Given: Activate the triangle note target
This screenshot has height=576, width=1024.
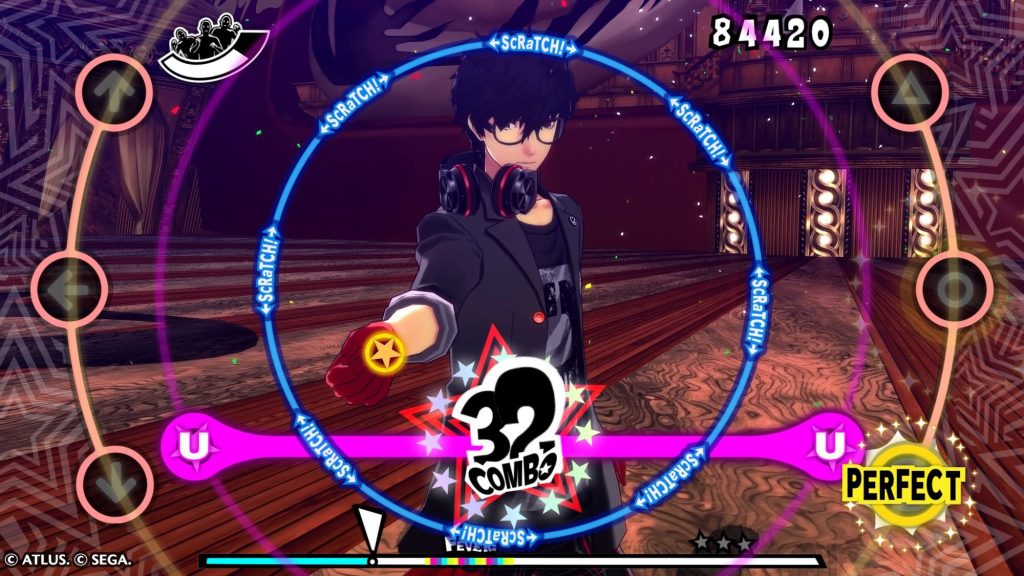Looking at the screenshot, I should 907,92.
